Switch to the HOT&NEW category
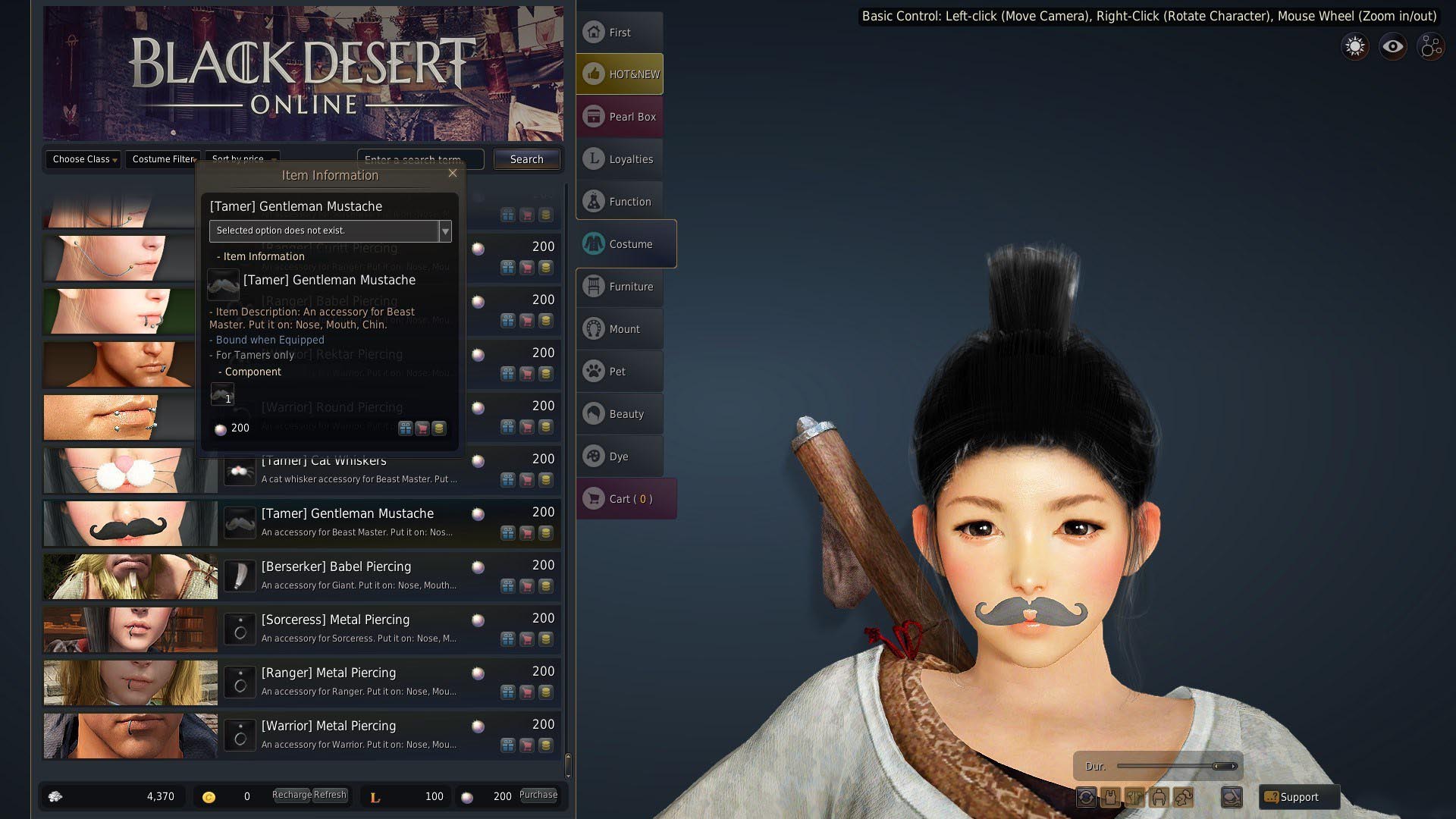Screen dimensions: 1456x819 point(620,74)
